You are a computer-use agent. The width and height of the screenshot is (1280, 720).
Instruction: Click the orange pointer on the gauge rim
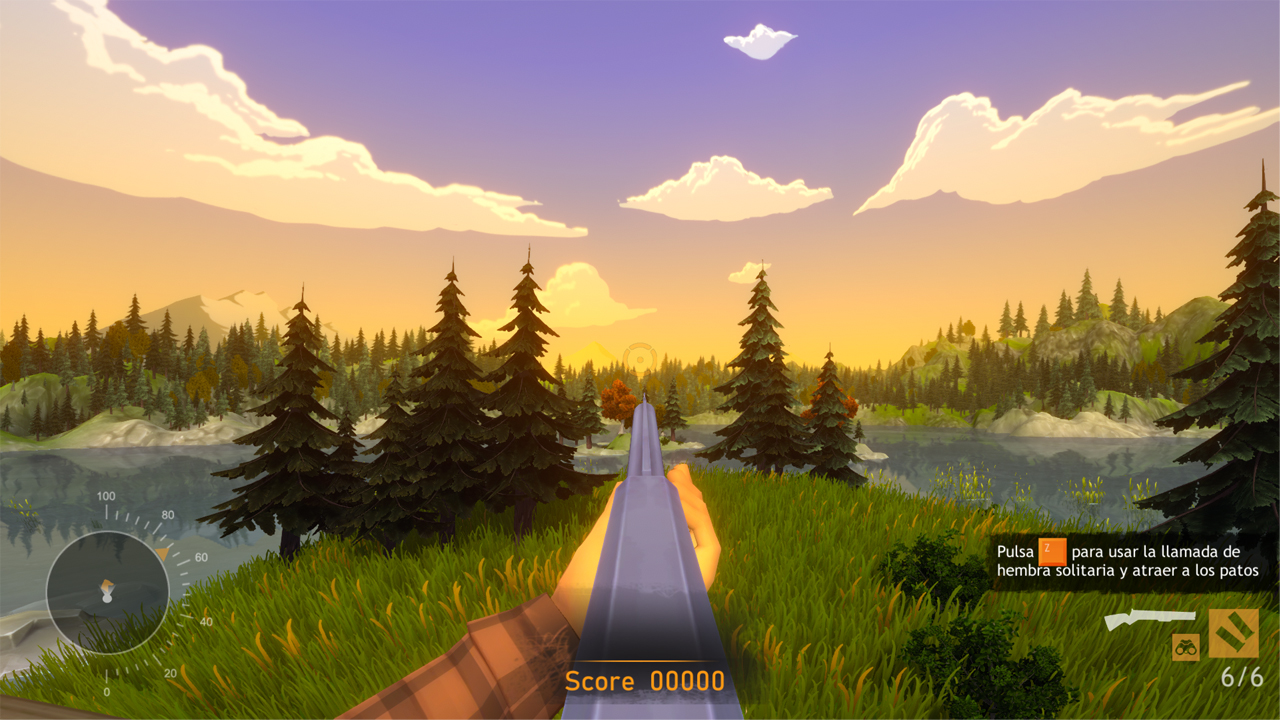(x=164, y=551)
